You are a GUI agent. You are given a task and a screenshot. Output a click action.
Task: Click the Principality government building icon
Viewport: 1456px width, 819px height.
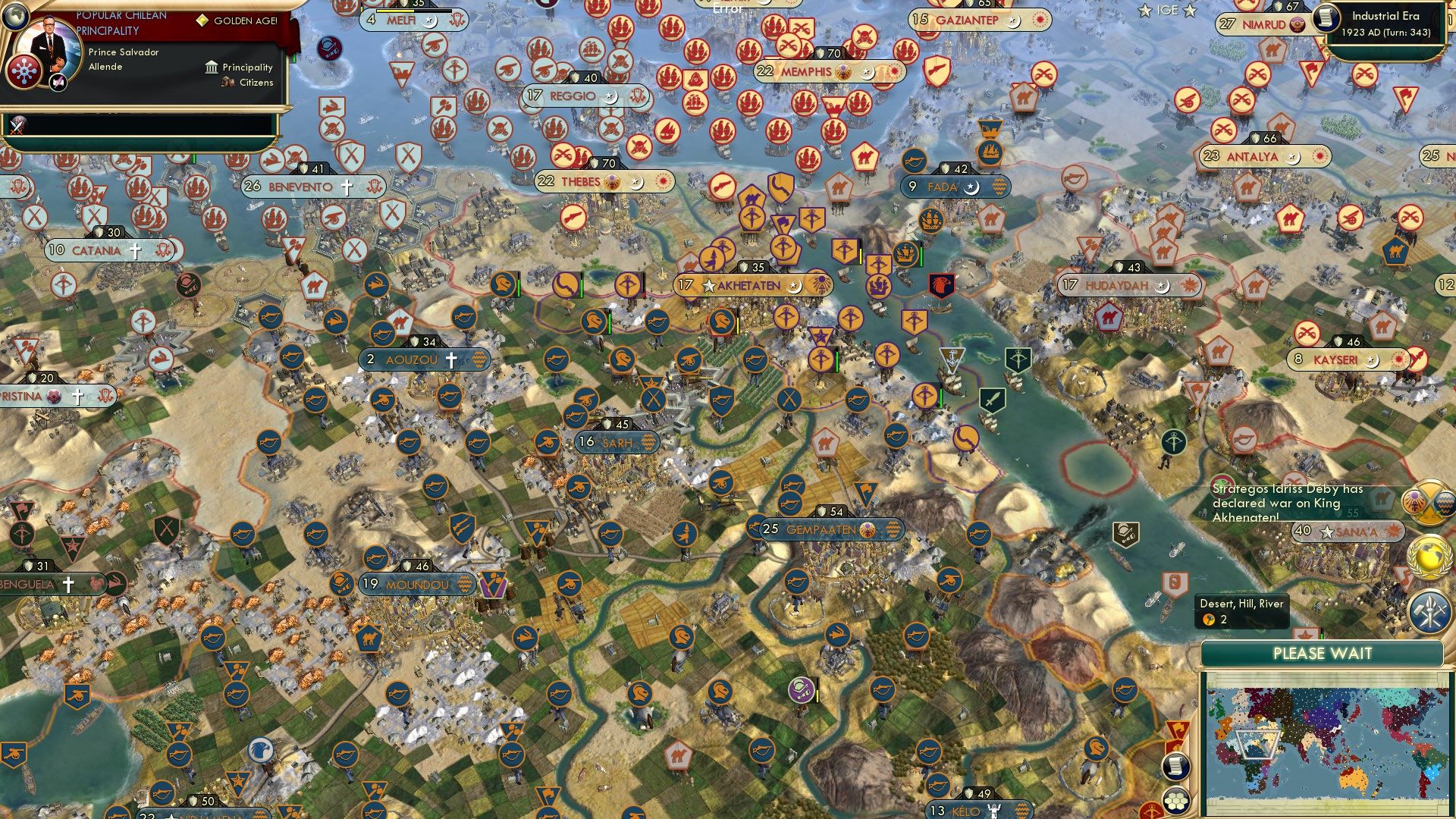(211, 68)
